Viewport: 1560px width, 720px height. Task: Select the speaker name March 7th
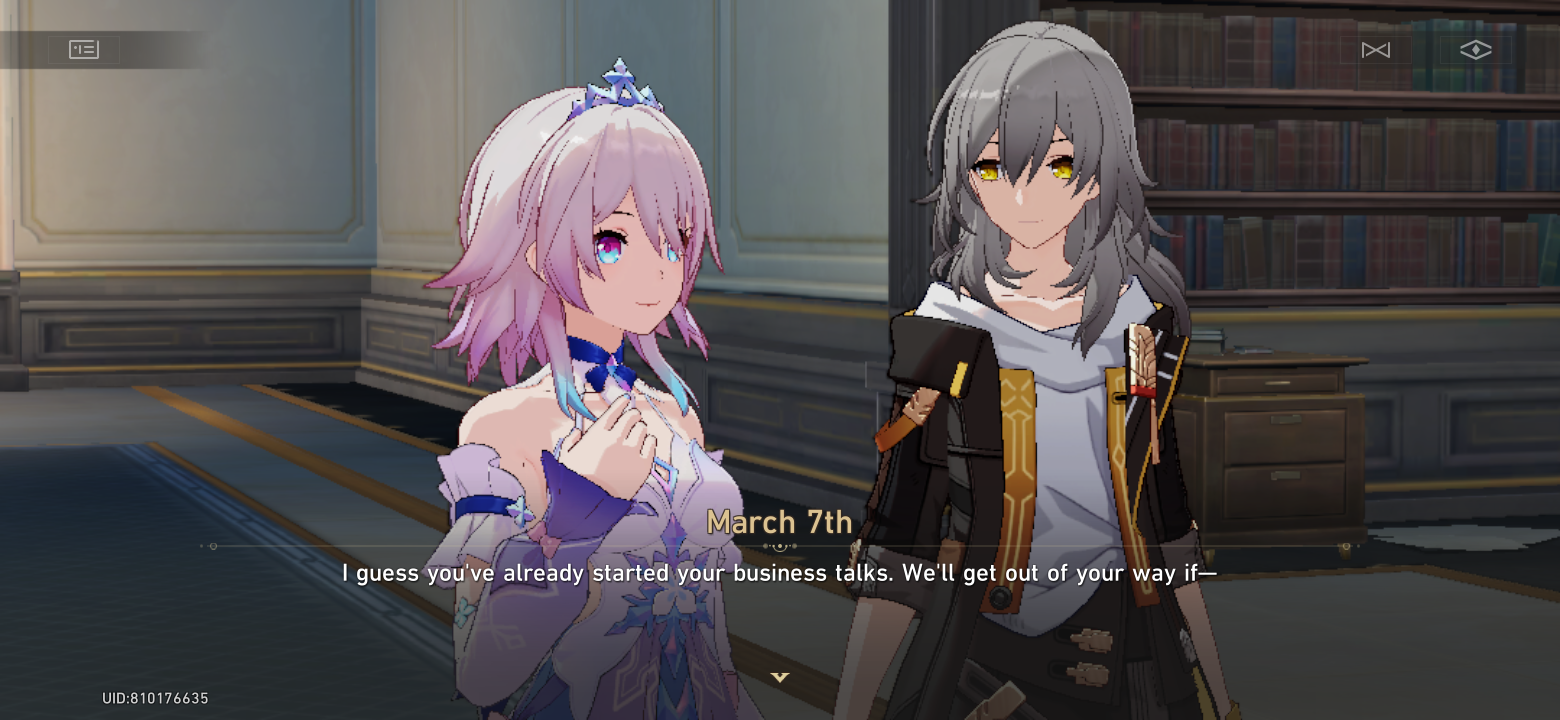tap(779, 521)
